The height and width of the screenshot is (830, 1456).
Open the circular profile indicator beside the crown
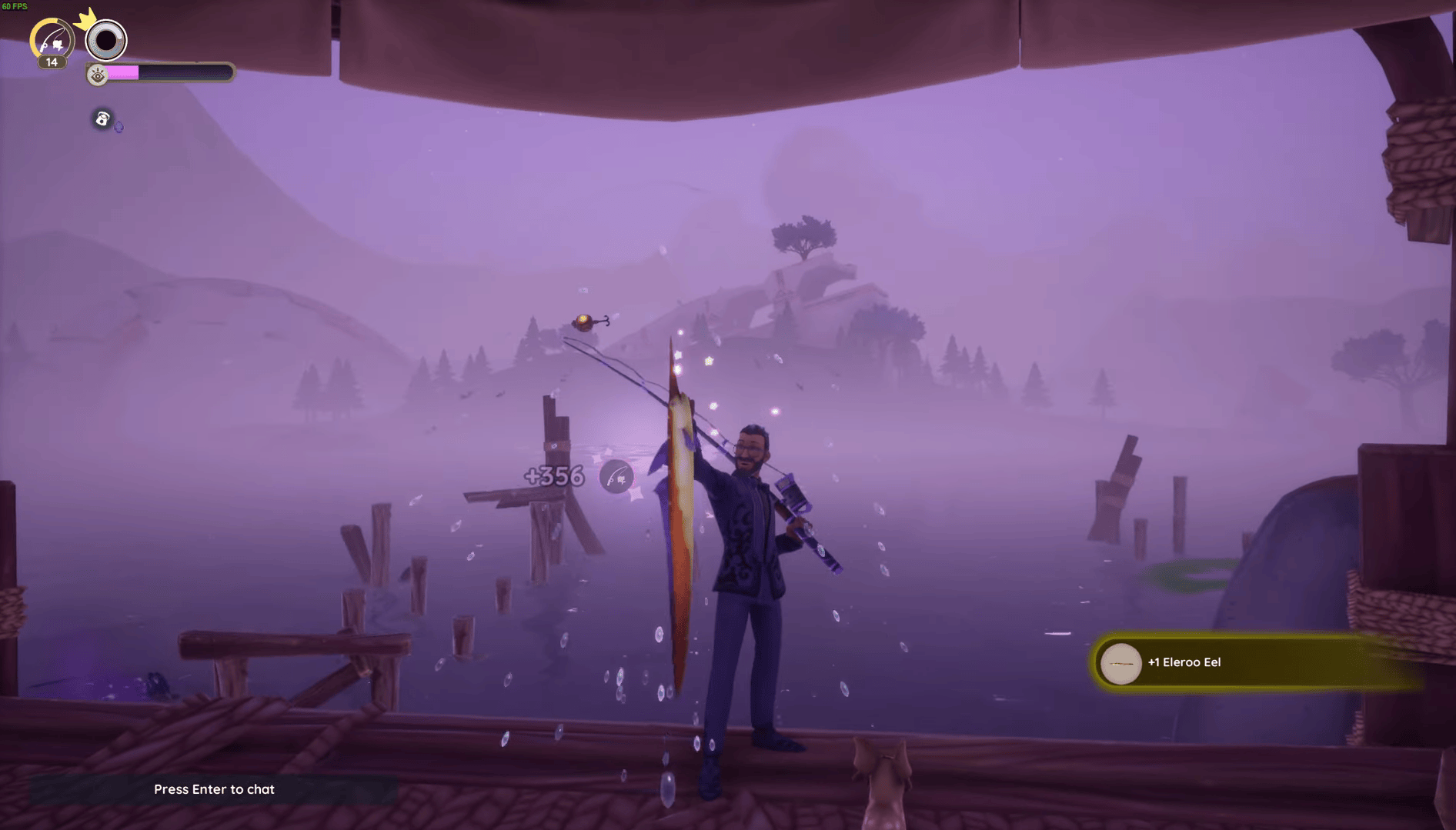tap(105, 41)
